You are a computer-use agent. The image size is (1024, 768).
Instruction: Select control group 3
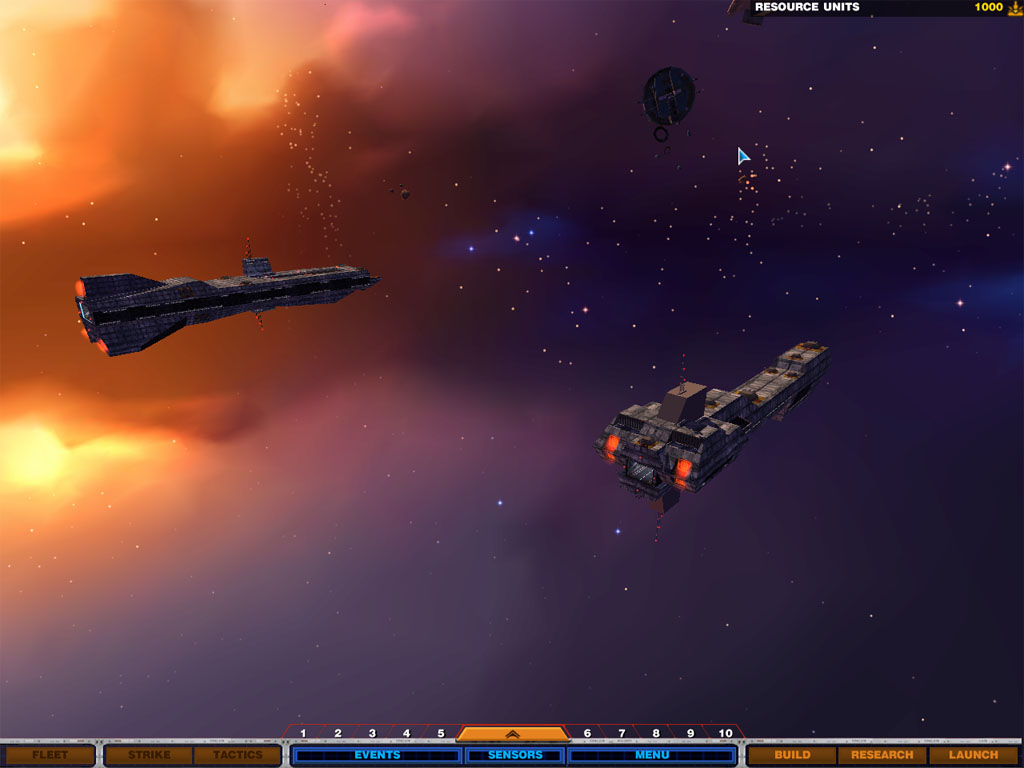click(x=372, y=734)
